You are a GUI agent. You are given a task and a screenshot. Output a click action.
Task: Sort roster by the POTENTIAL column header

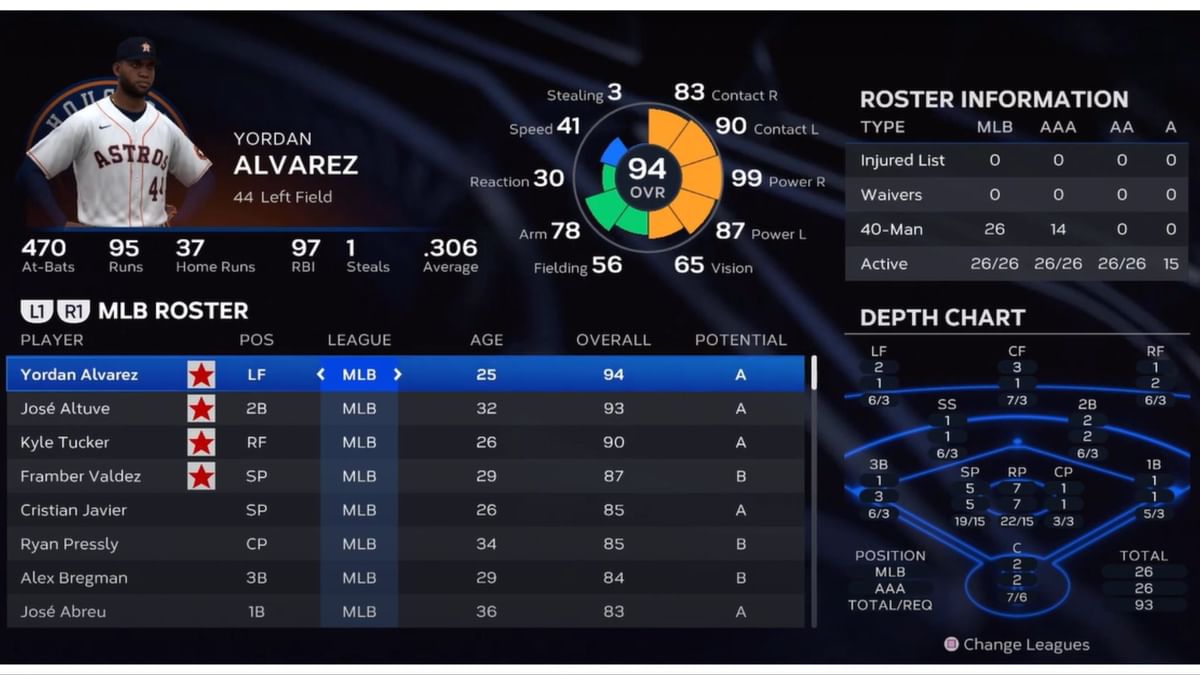click(740, 340)
